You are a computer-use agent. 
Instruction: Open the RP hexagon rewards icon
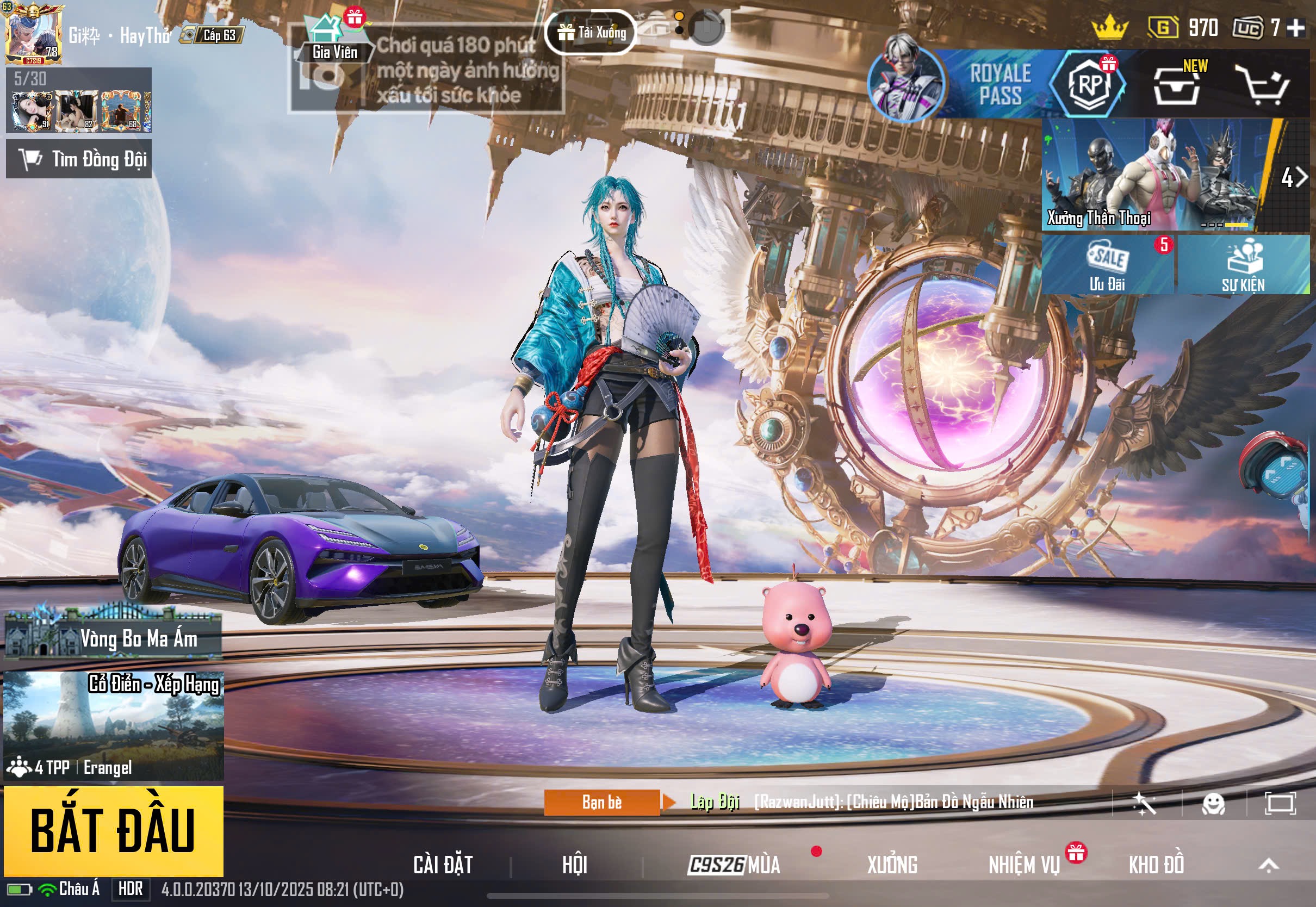tap(1088, 84)
